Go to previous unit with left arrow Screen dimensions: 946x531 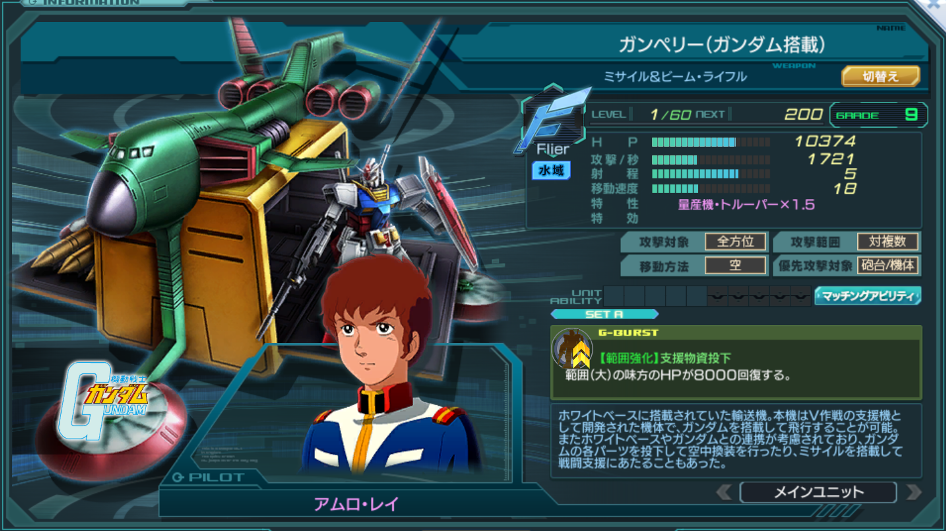[x=722, y=492]
